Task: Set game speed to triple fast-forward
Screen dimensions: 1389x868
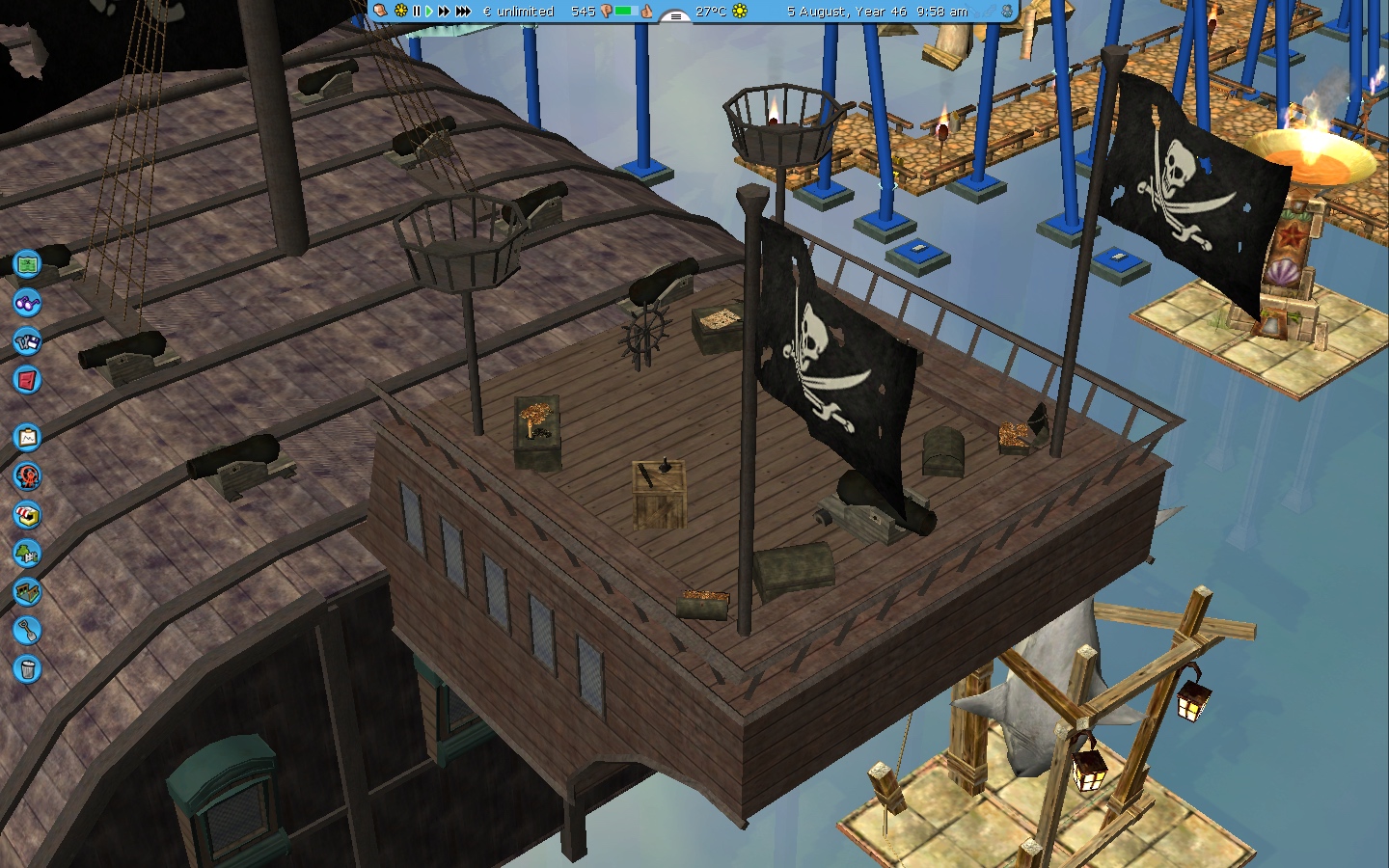Action: 463,12
